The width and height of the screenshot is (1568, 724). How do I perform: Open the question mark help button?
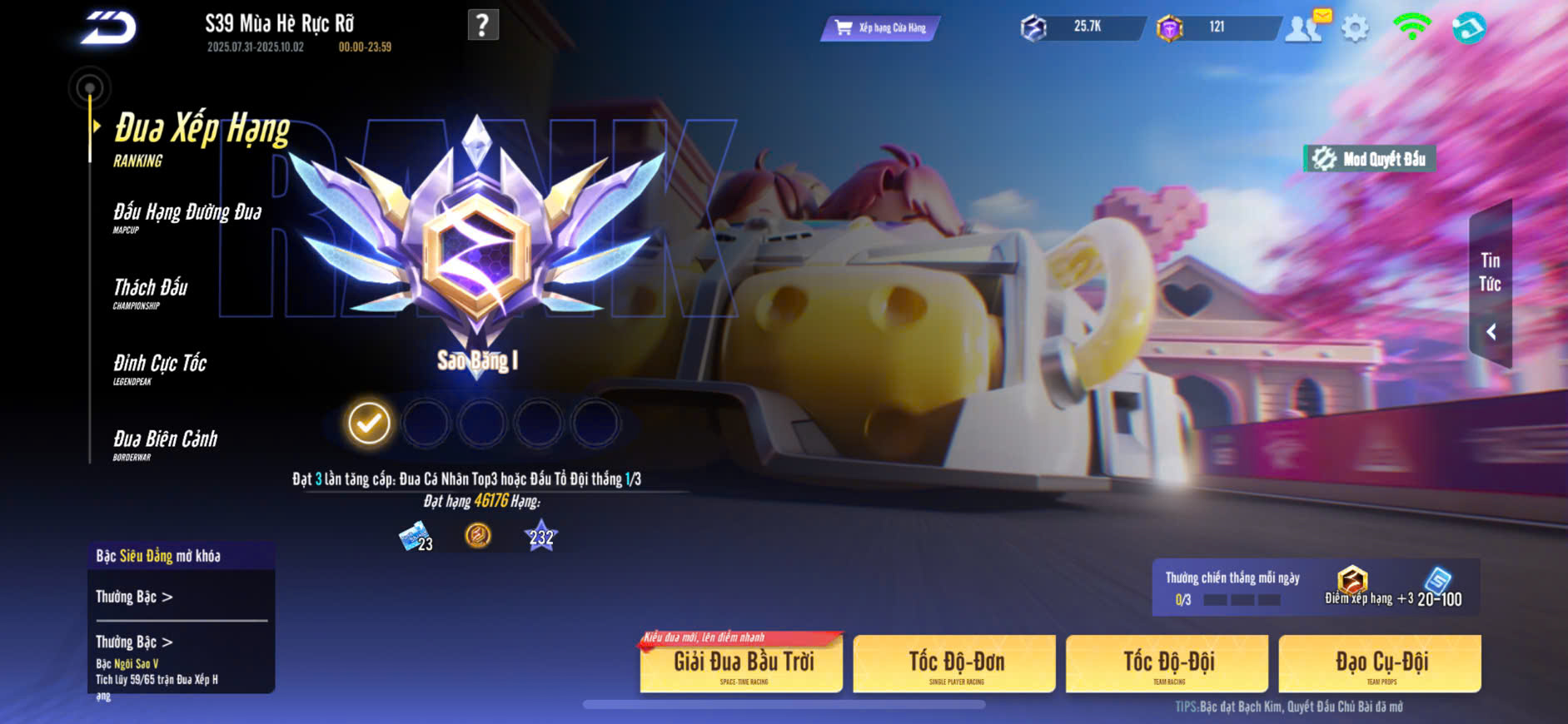[483, 25]
